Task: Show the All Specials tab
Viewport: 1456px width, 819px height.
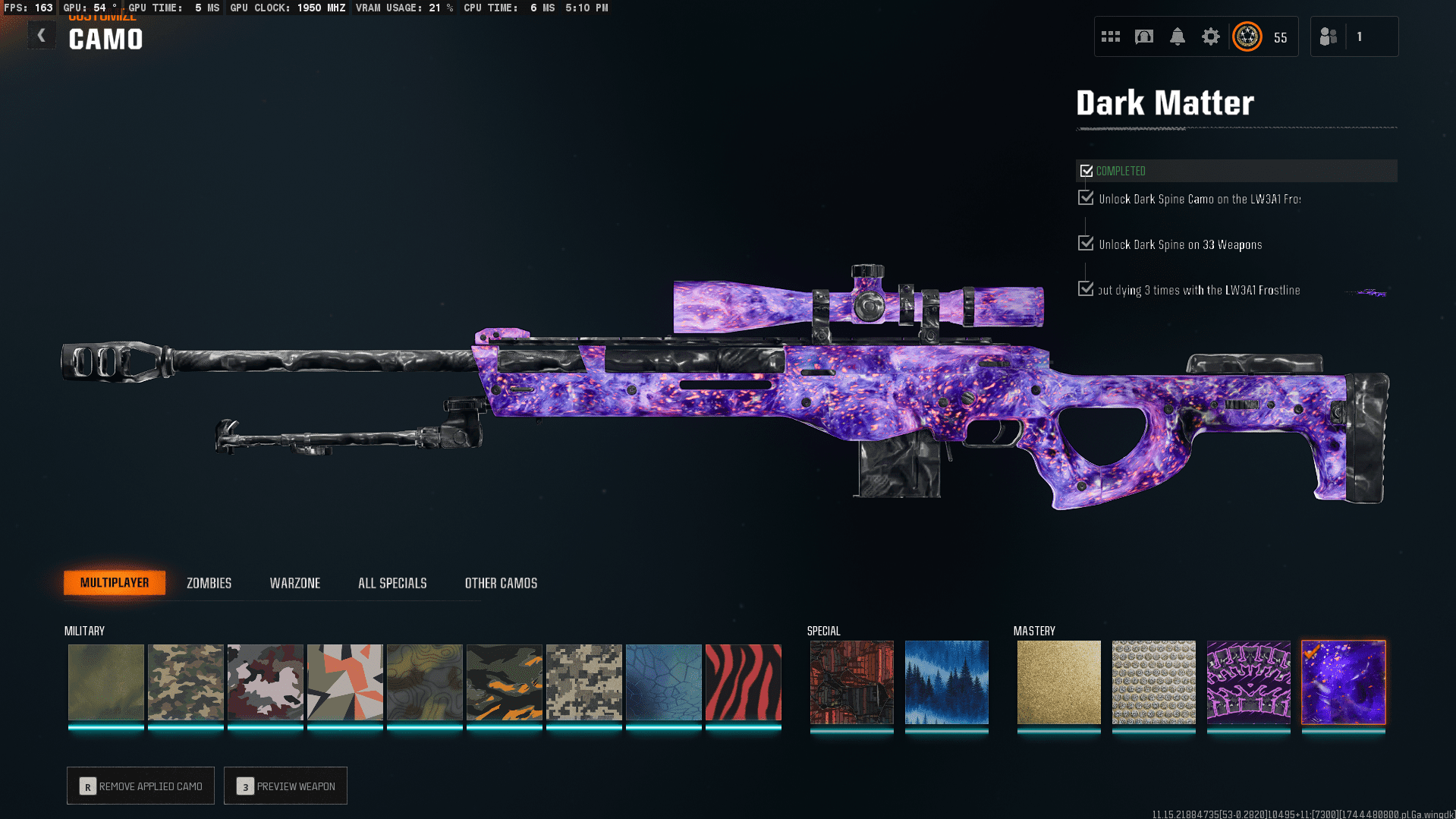Action: click(392, 583)
